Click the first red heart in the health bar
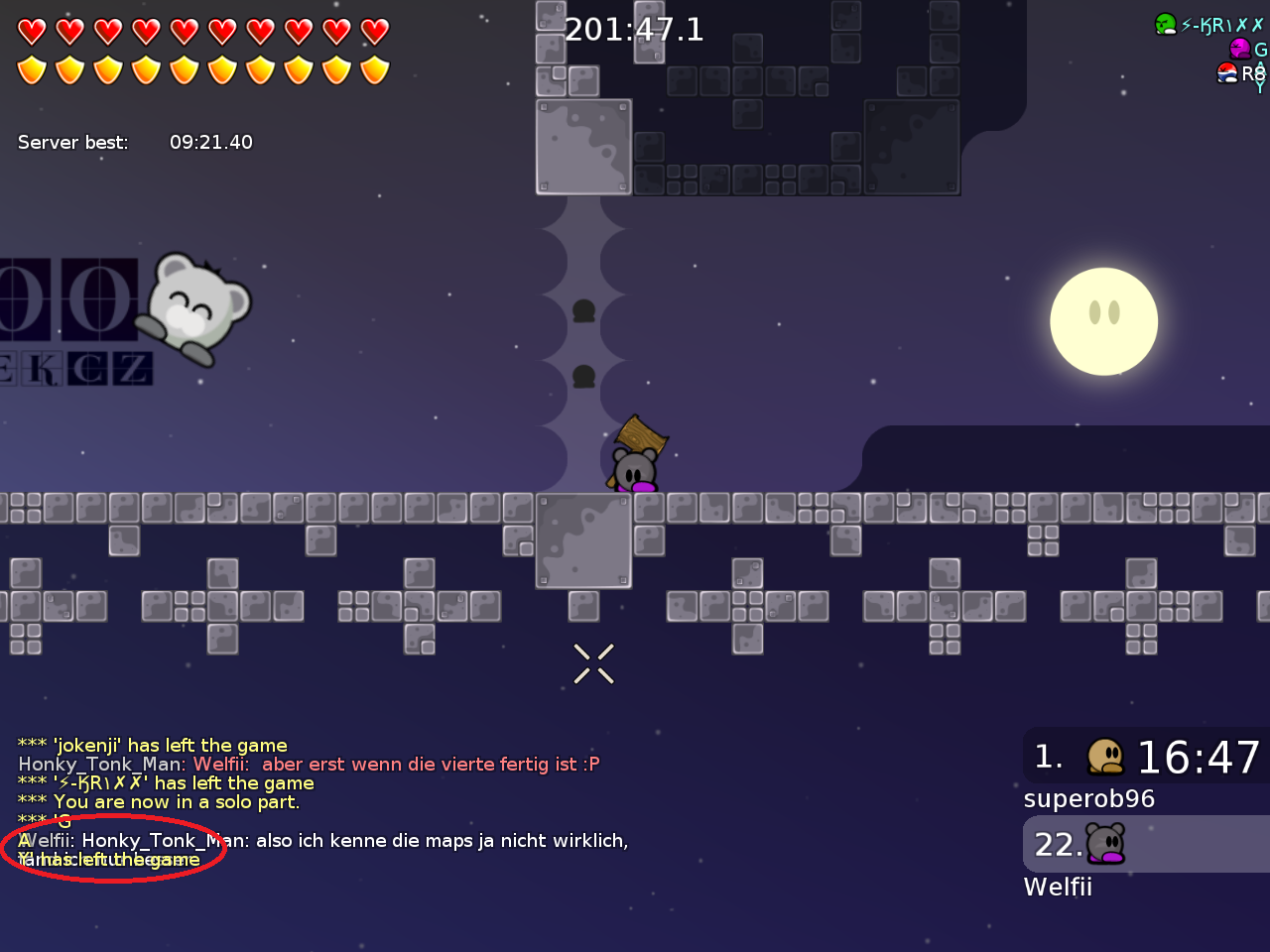 tap(33, 31)
